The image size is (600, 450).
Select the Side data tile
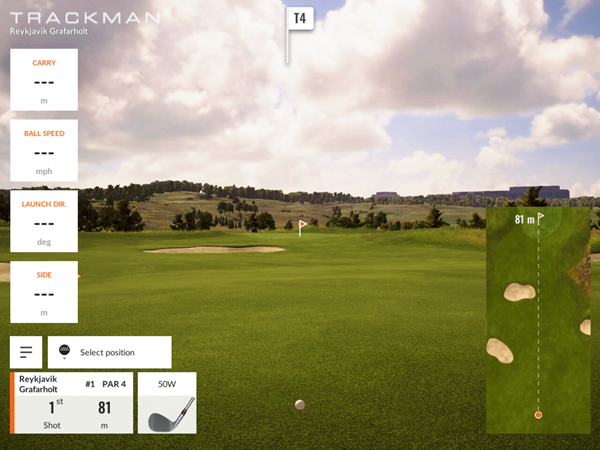[x=44, y=292]
